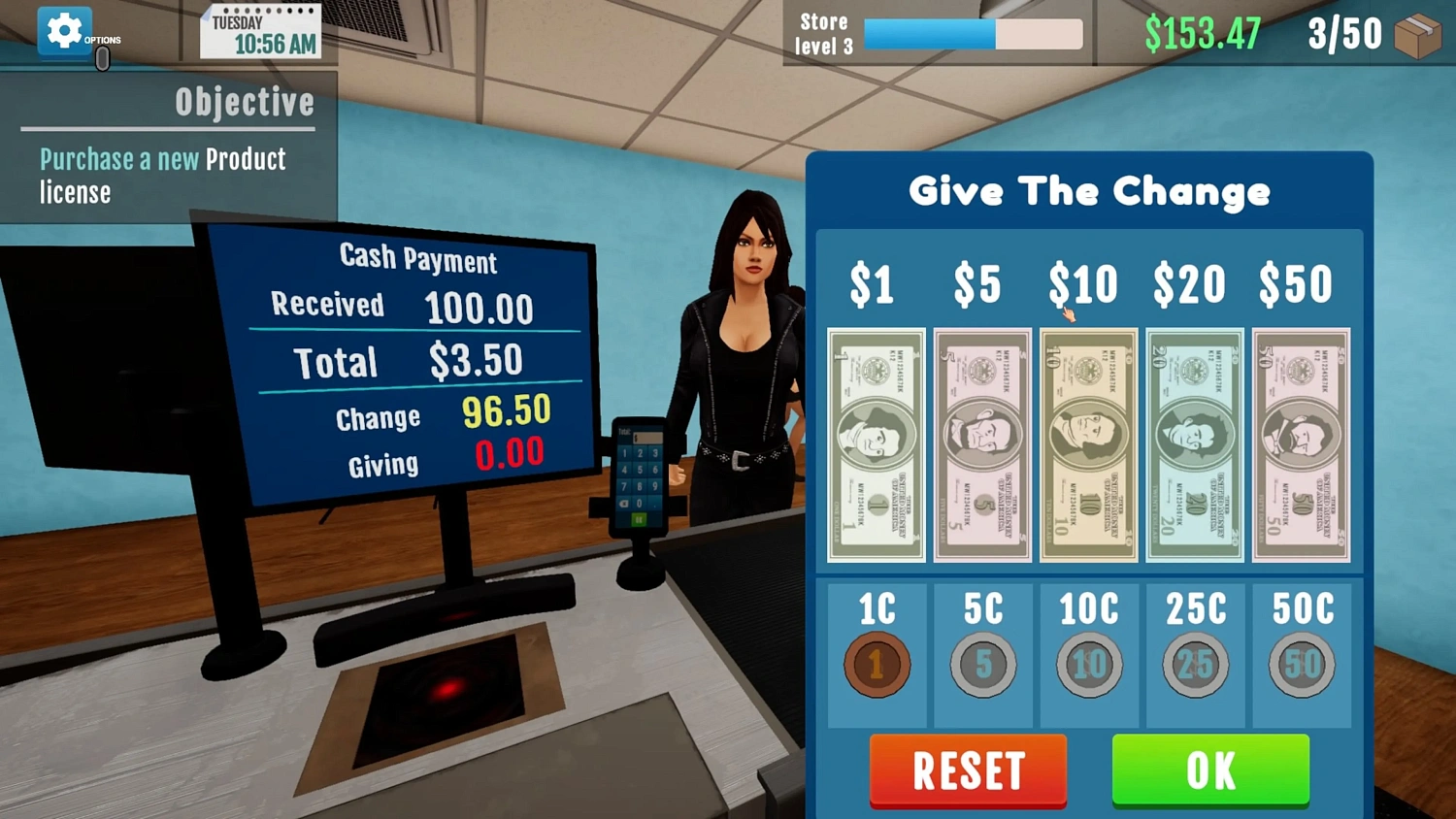Select the $10 bill to give change
The image size is (1456, 819).
(x=1088, y=444)
